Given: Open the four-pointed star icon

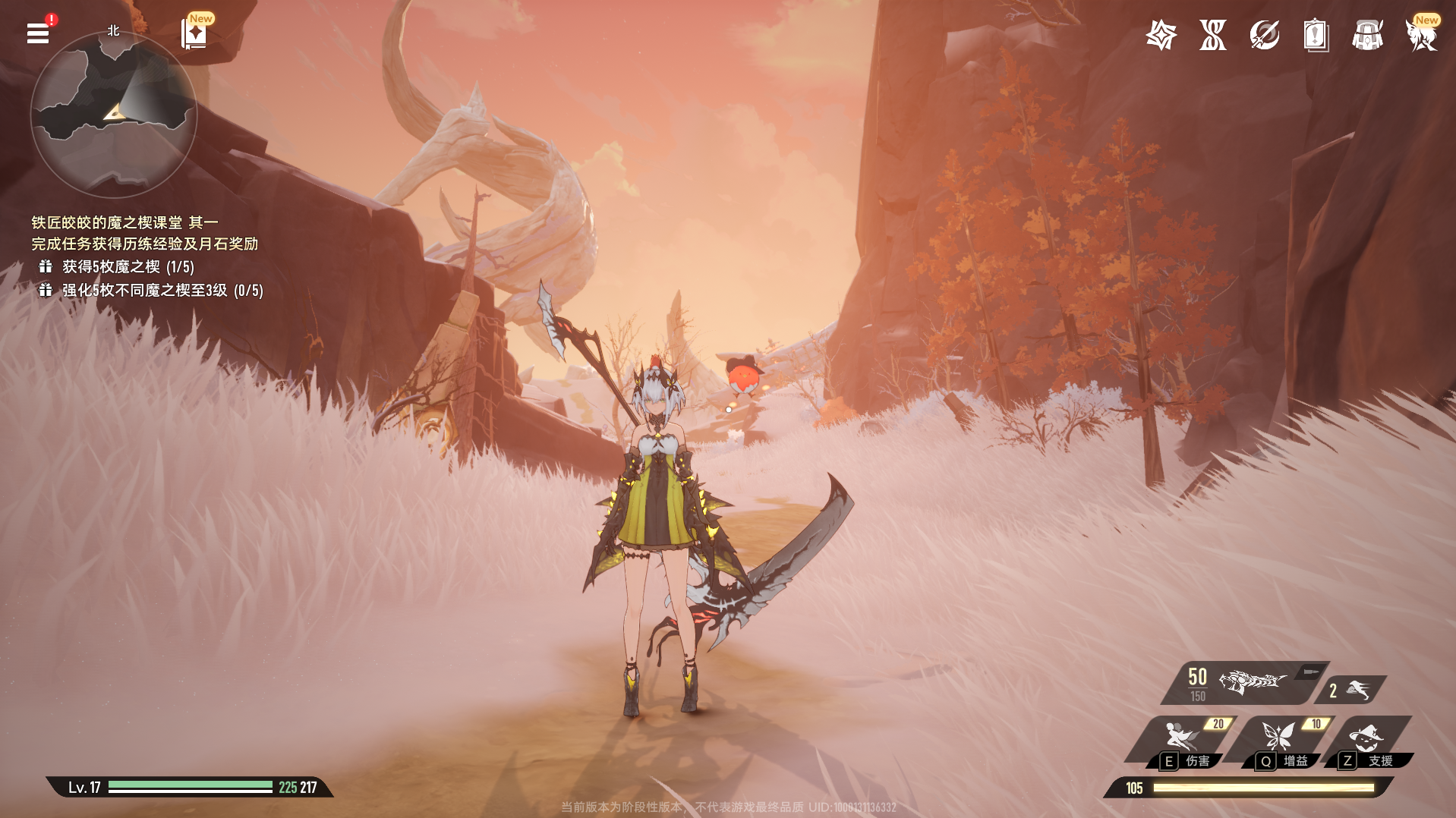Looking at the screenshot, I should tap(1161, 35).
